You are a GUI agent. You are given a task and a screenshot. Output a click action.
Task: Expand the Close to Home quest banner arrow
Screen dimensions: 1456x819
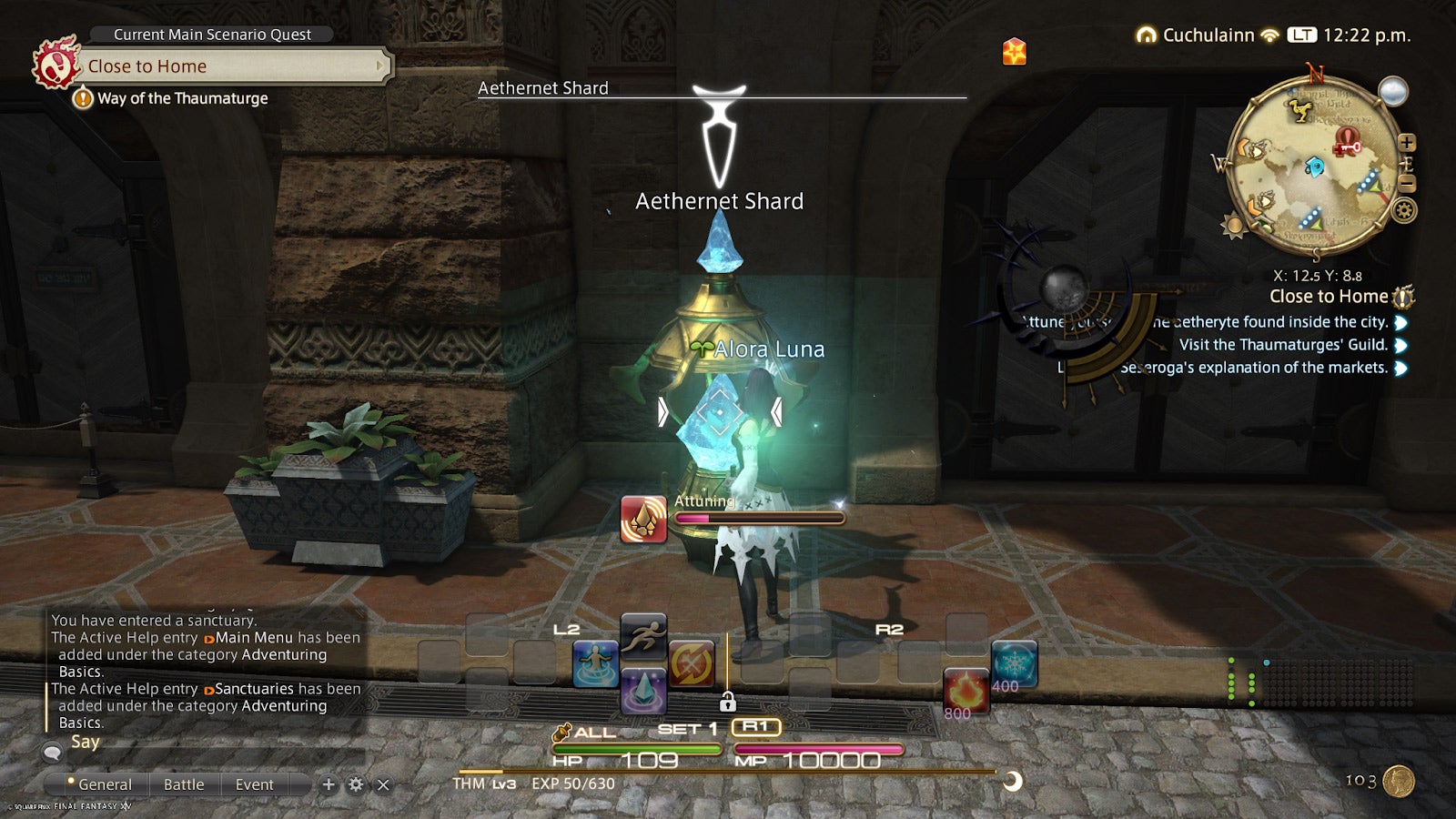click(x=379, y=66)
